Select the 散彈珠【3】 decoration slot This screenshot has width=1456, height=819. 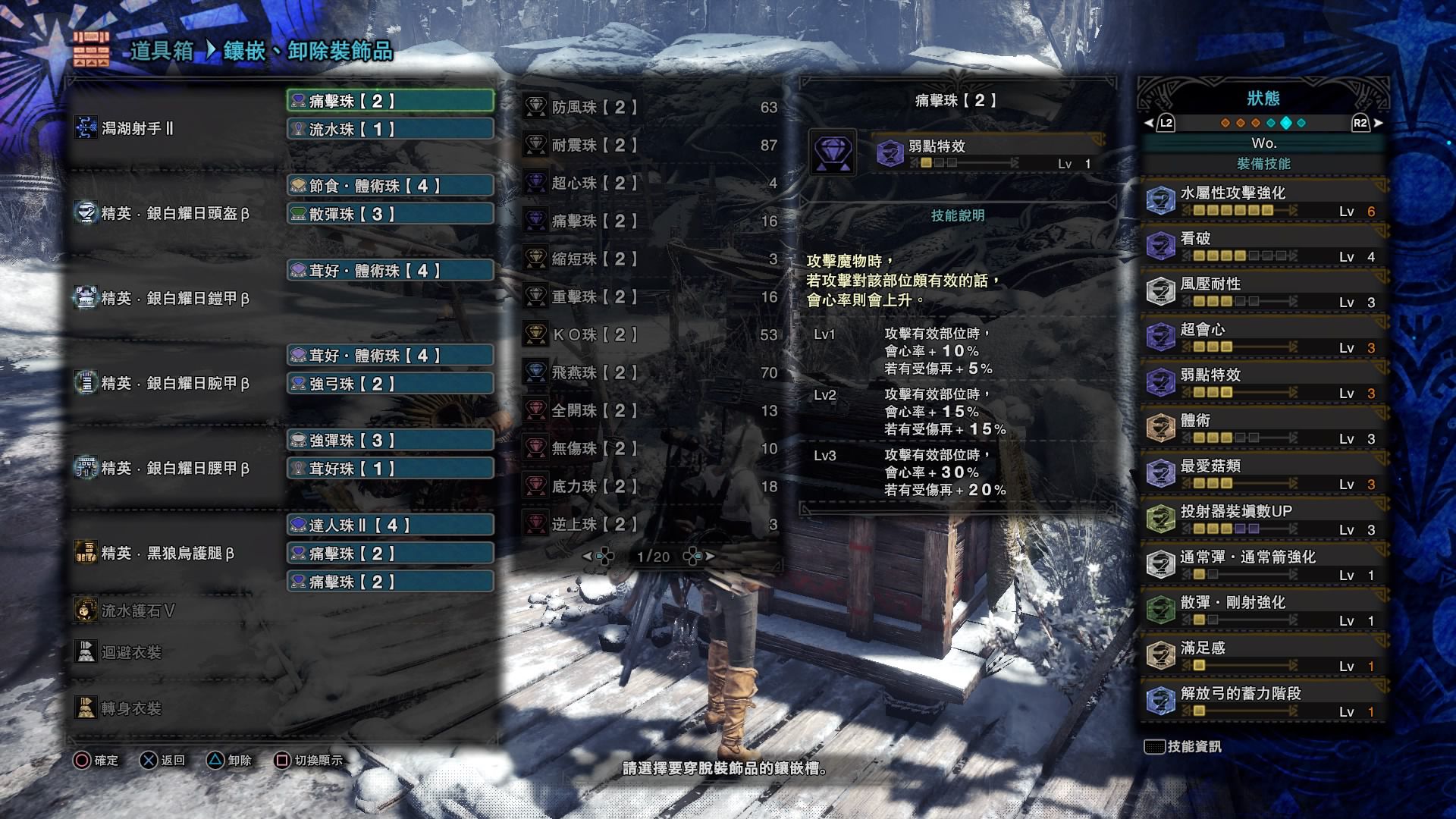(x=390, y=214)
